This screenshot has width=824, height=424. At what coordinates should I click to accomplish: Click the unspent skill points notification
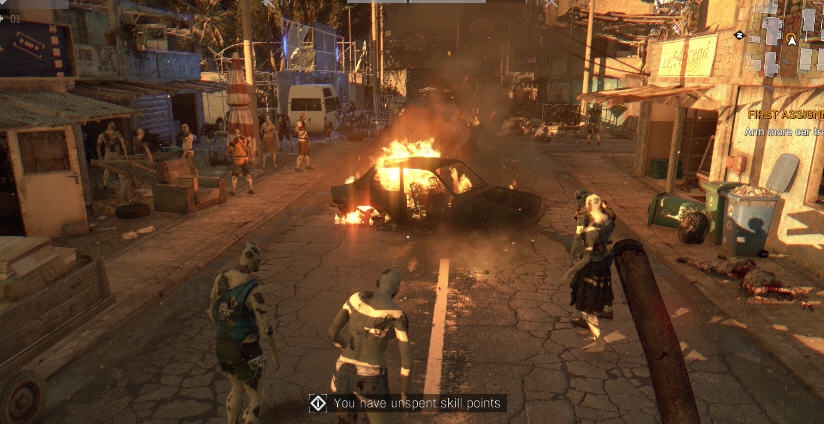pos(407,403)
